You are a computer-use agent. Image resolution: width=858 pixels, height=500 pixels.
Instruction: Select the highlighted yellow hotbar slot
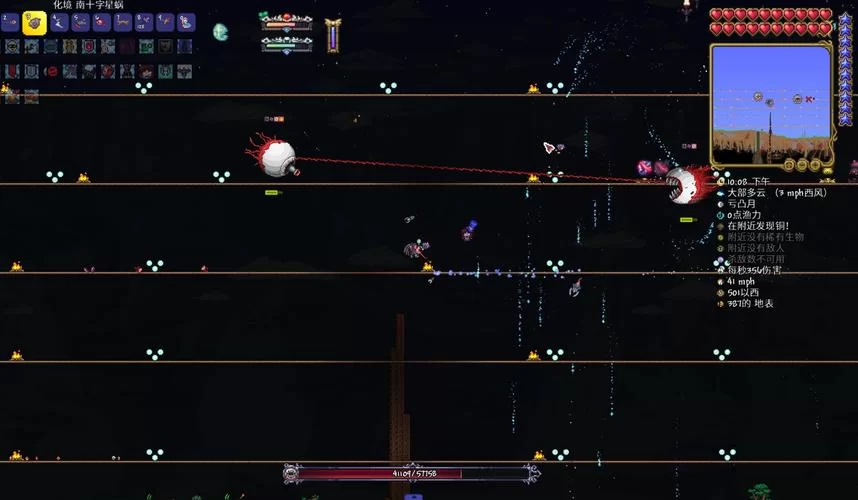click(x=33, y=21)
